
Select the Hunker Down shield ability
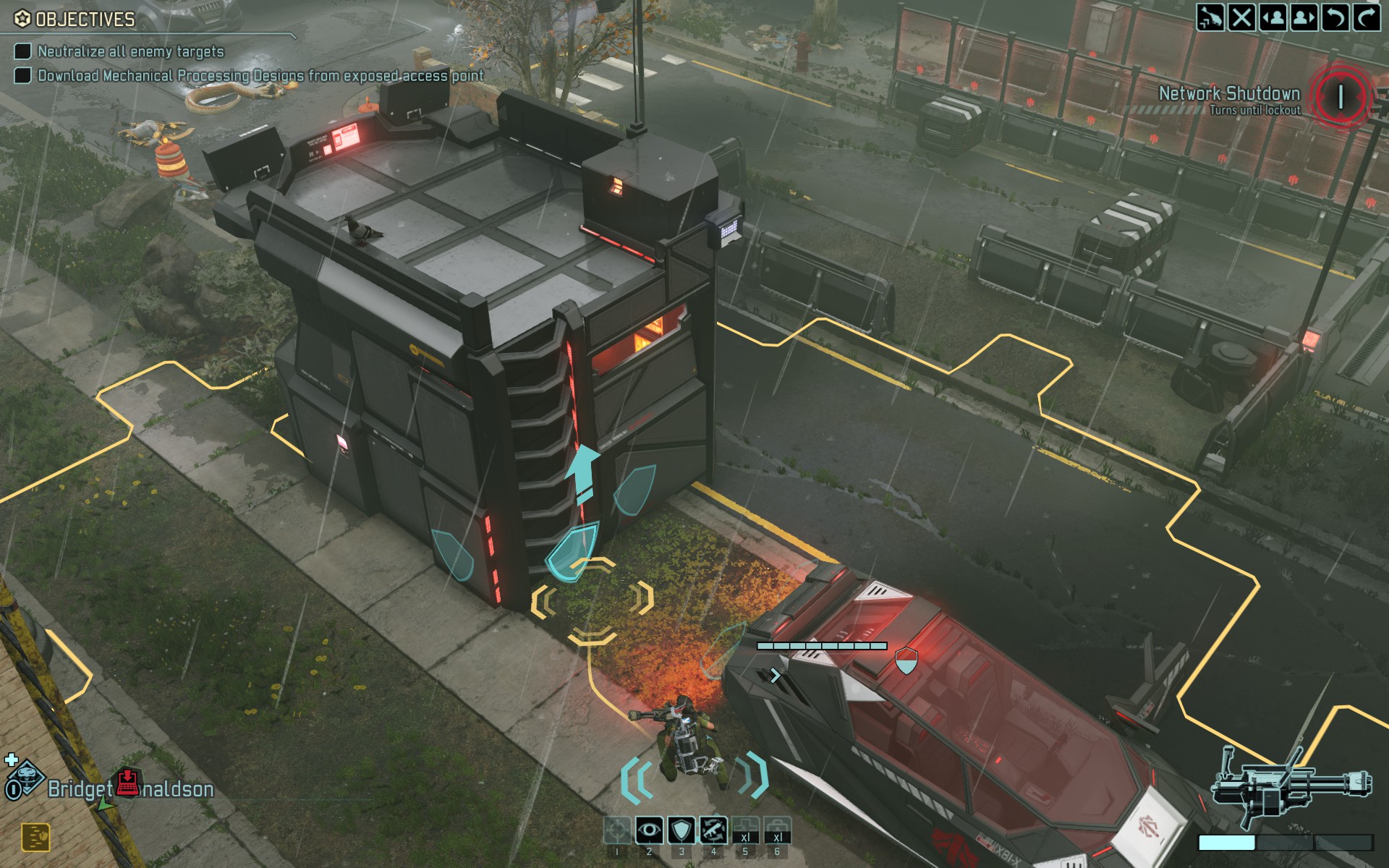(x=681, y=830)
